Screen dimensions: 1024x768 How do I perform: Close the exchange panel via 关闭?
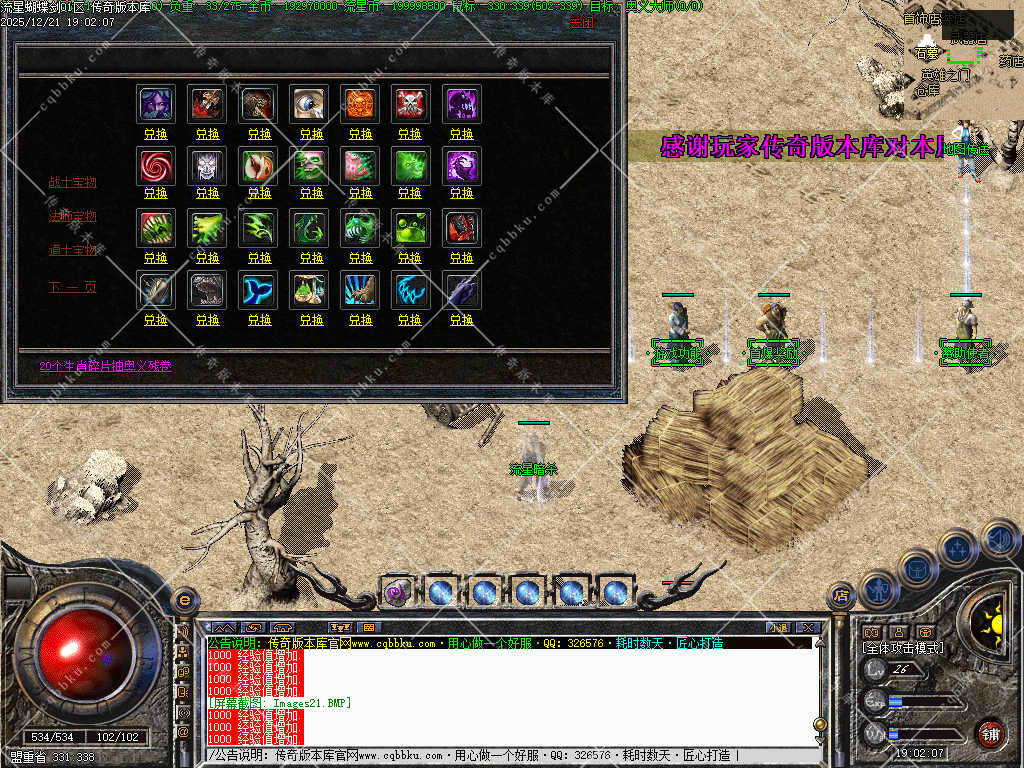(x=580, y=22)
